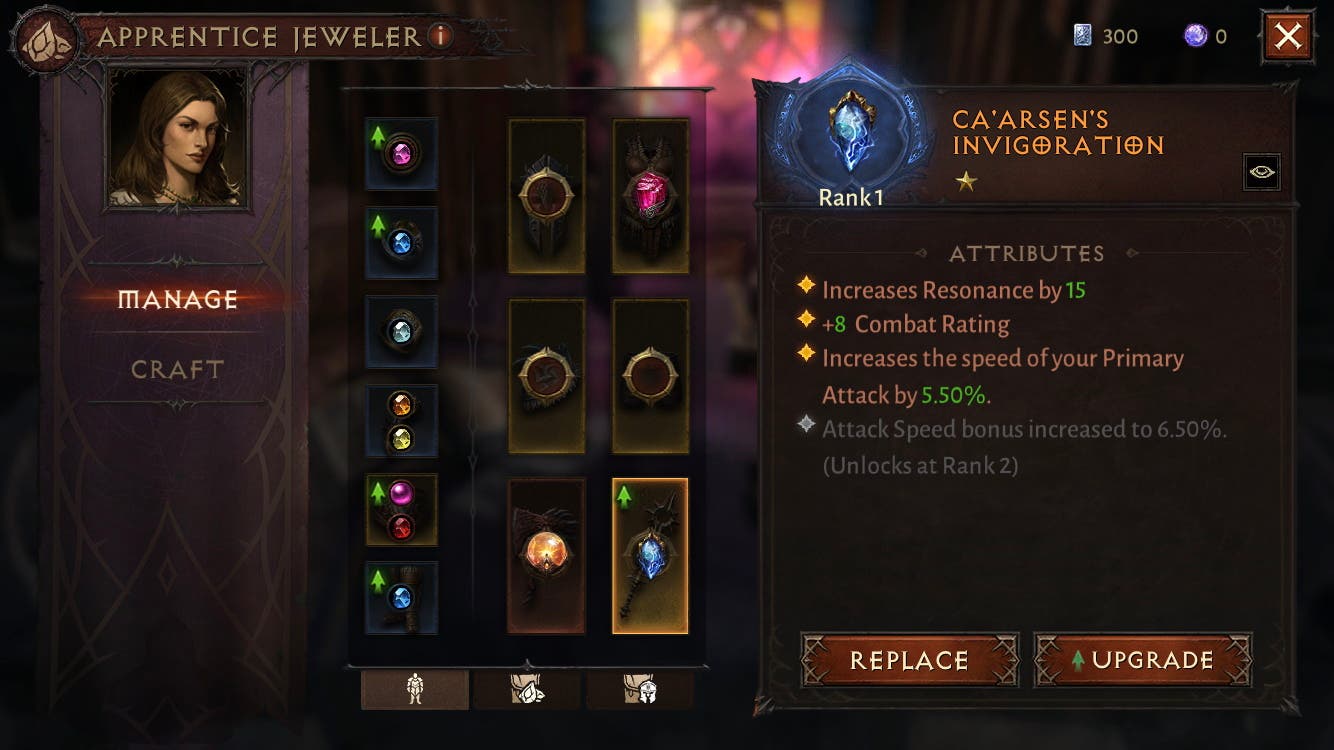Inspect the dual yellow topaz gem
The image size is (1334, 750).
[401, 420]
